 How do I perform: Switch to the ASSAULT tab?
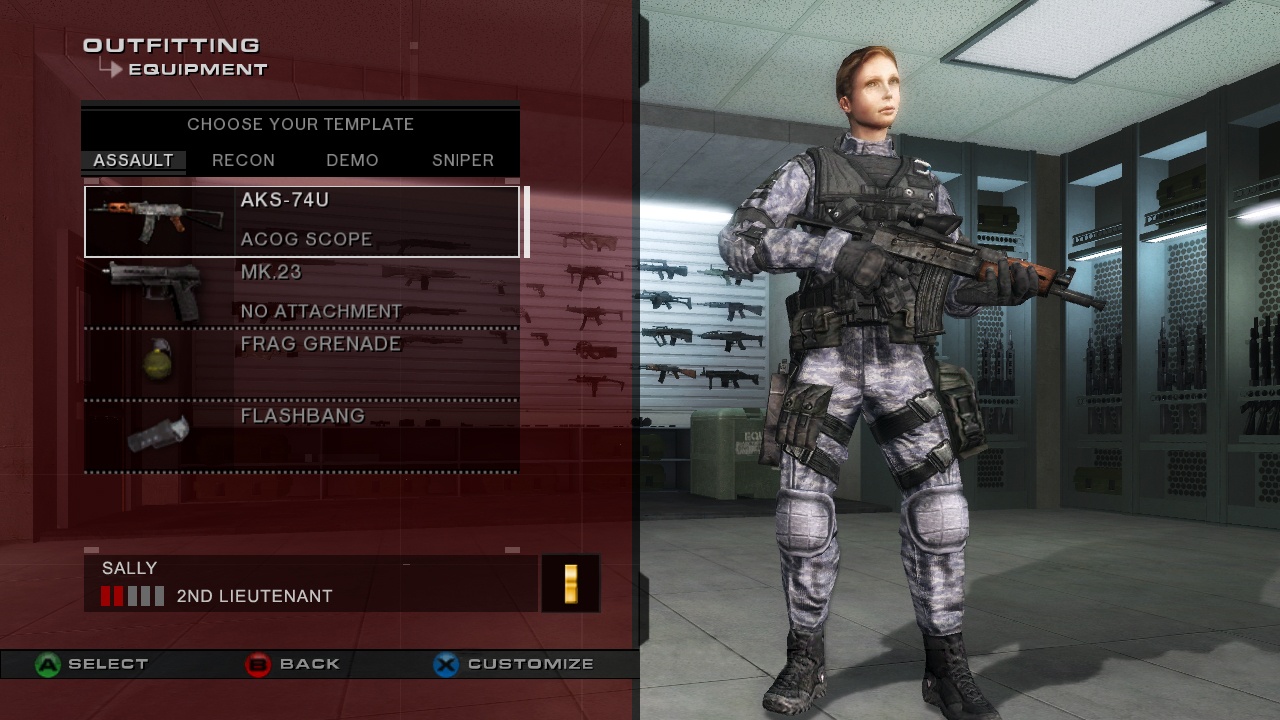[132, 160]
